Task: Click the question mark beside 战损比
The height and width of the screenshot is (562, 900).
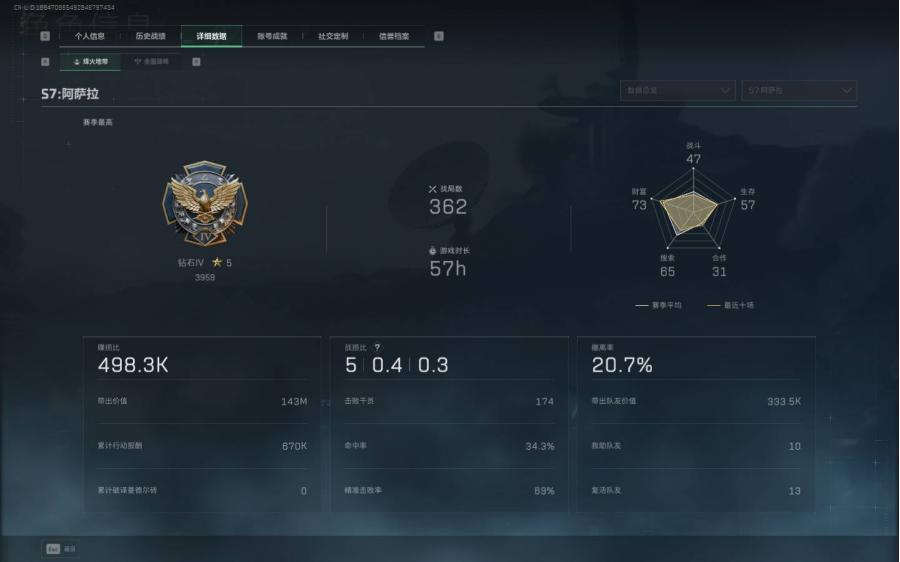Action: point(377,347)
